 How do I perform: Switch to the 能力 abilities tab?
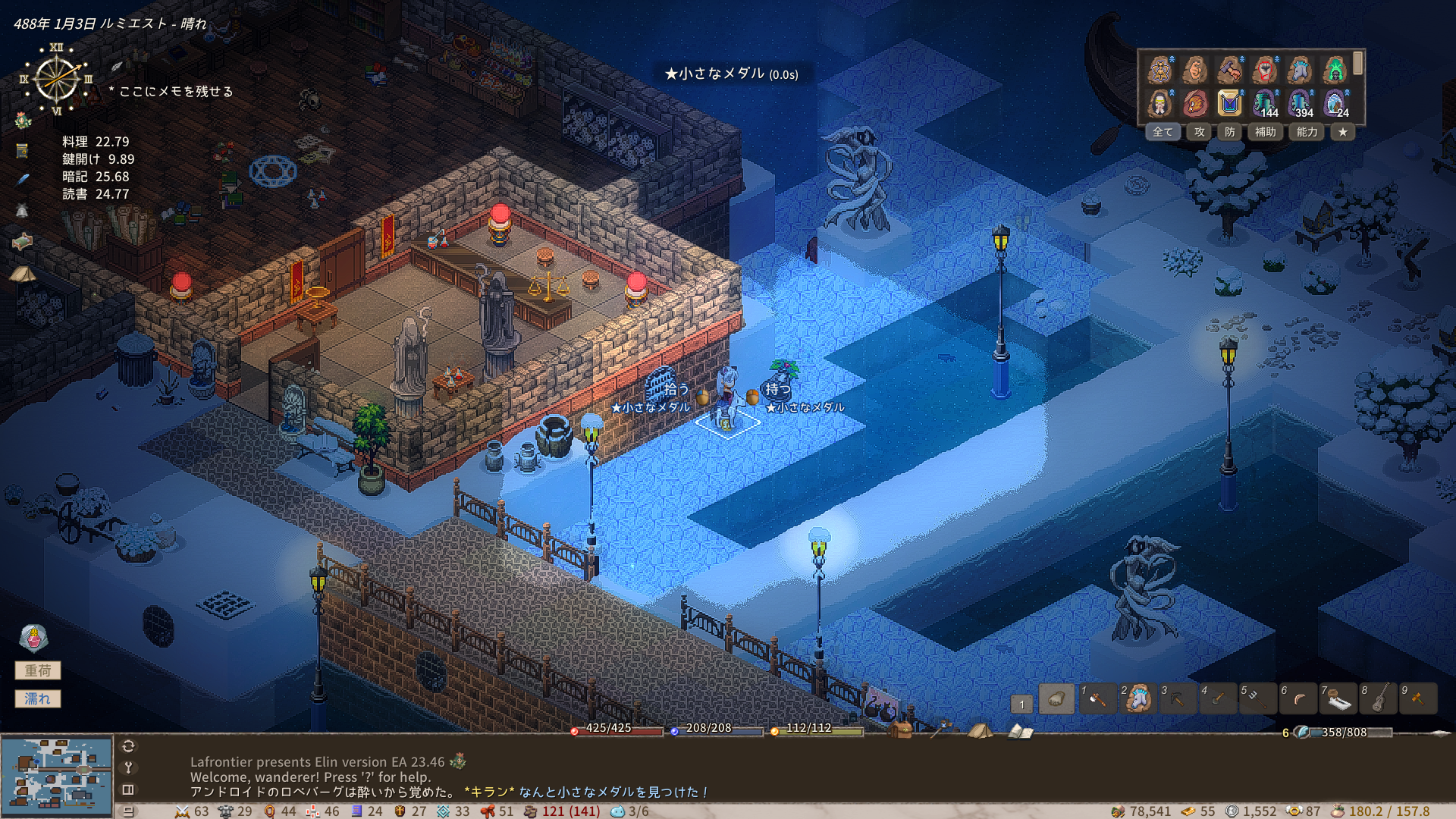[x=1307, y=132]
